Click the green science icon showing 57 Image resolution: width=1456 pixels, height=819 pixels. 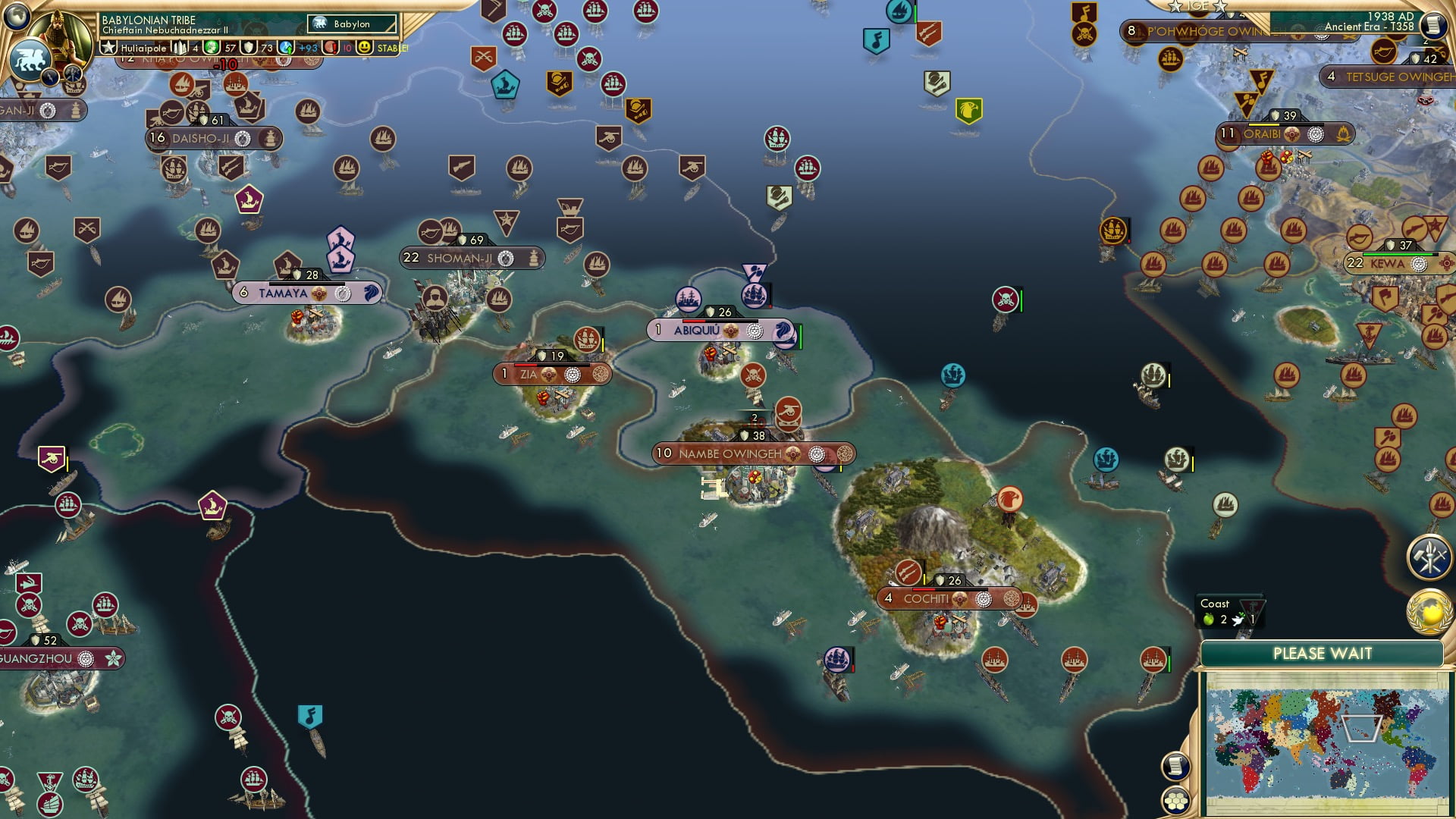(x=210, y=49)
